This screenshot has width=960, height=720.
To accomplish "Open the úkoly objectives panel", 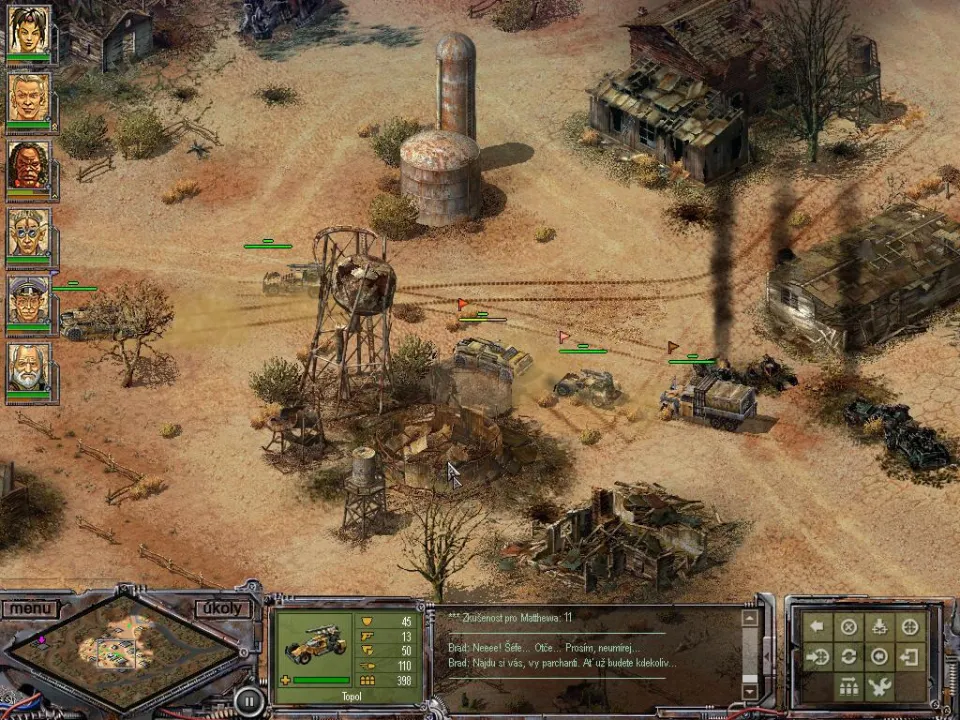I will pyautogui.click(x=222, y=608).
